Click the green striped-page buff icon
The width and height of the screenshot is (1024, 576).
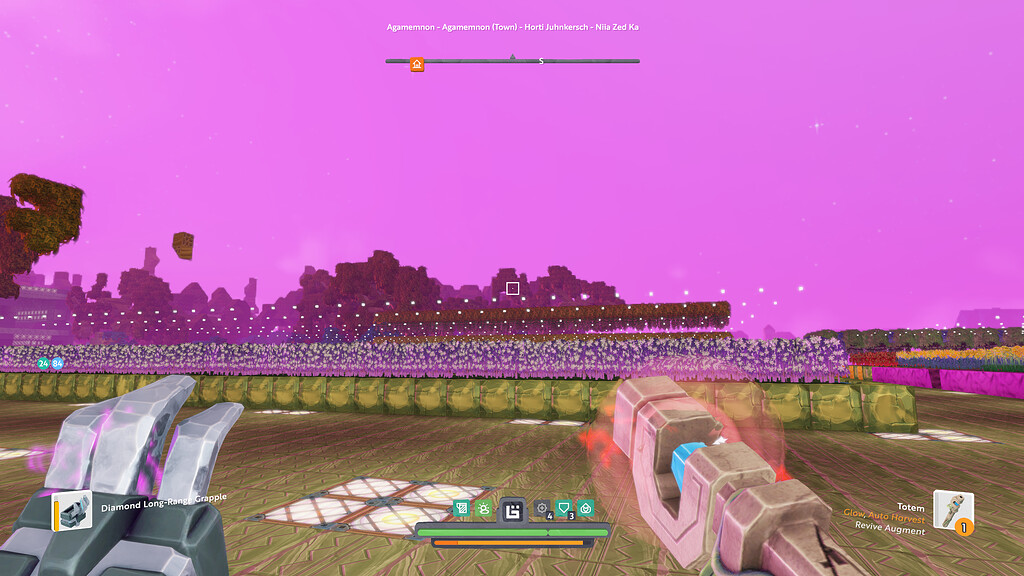[x=461, y=509]
